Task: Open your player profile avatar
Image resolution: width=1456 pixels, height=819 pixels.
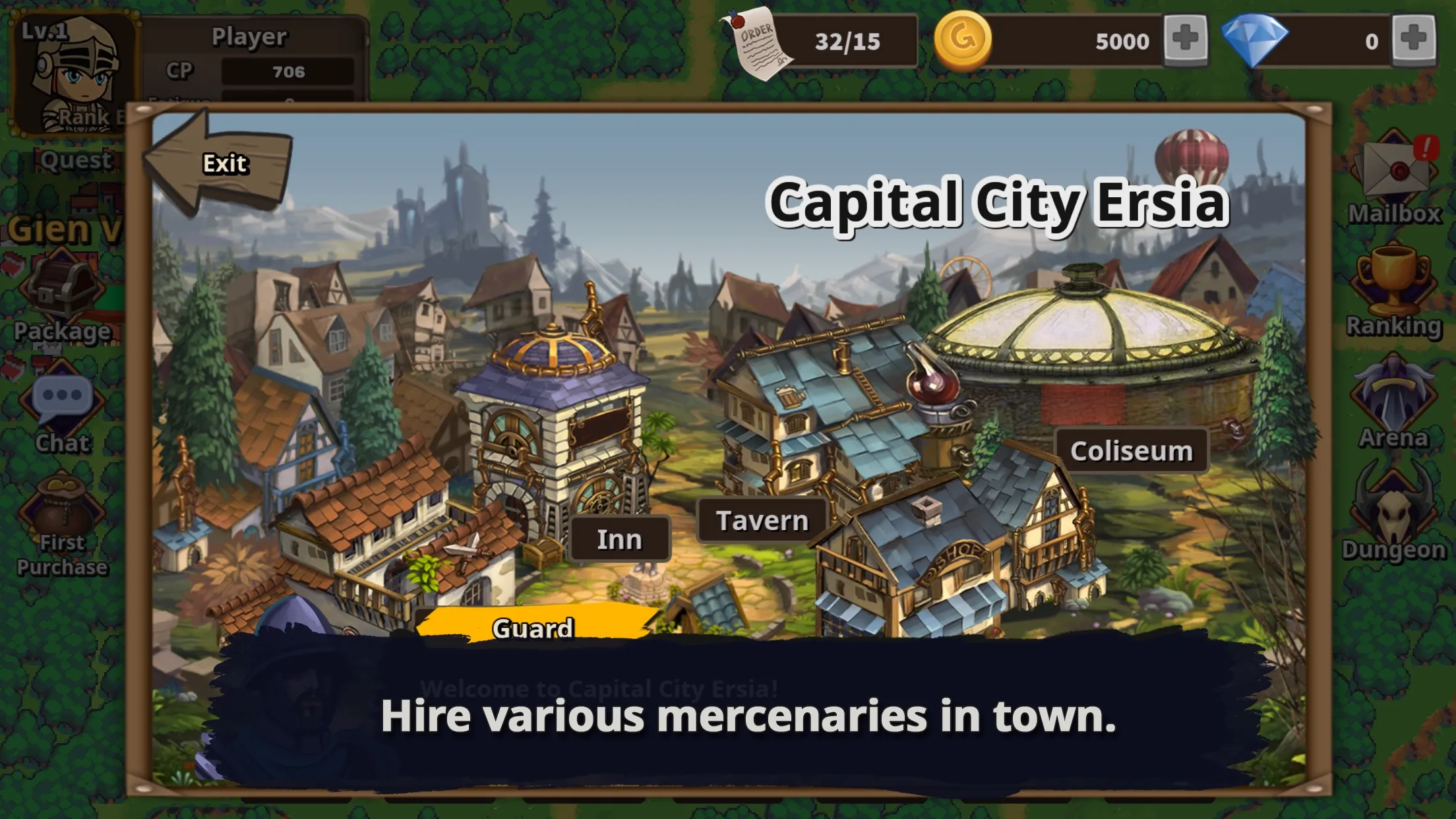Action: (x=76, y=69)
